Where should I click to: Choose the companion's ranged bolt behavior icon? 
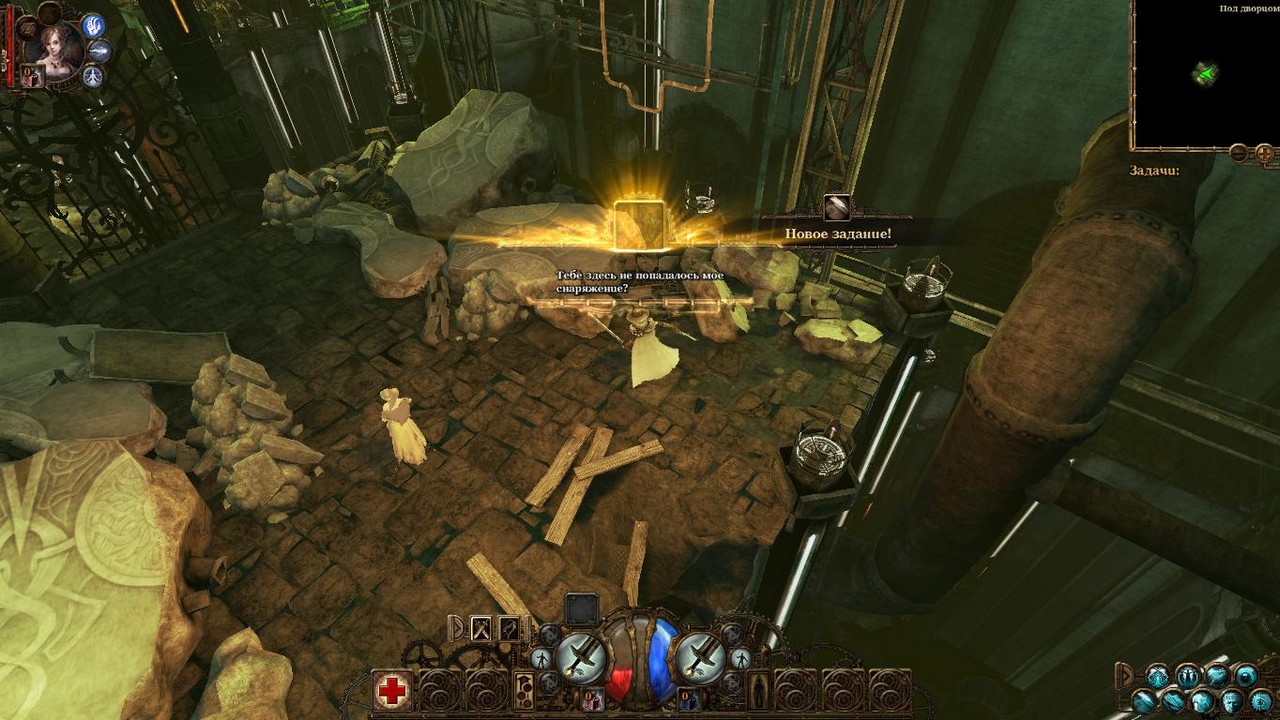[100, 51]
